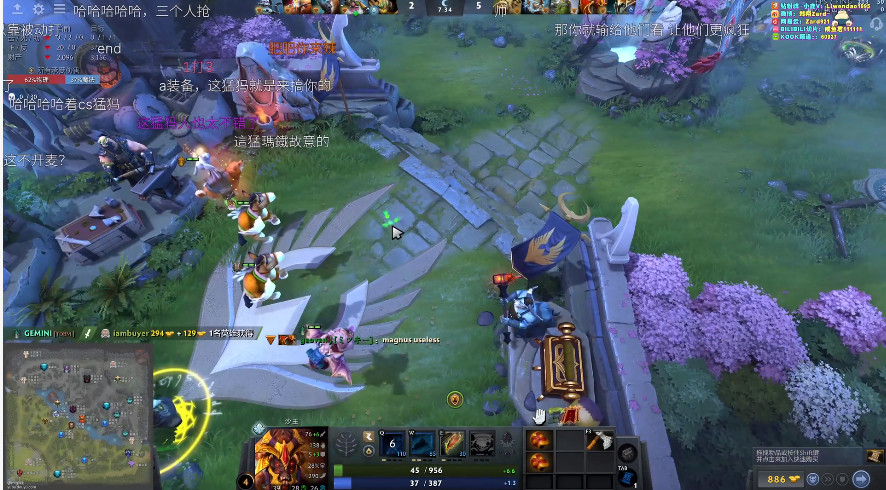Activate the Q ability icon
Image resolution: width=886 pixels, height=490 pixels.
[x=394, y=443]
